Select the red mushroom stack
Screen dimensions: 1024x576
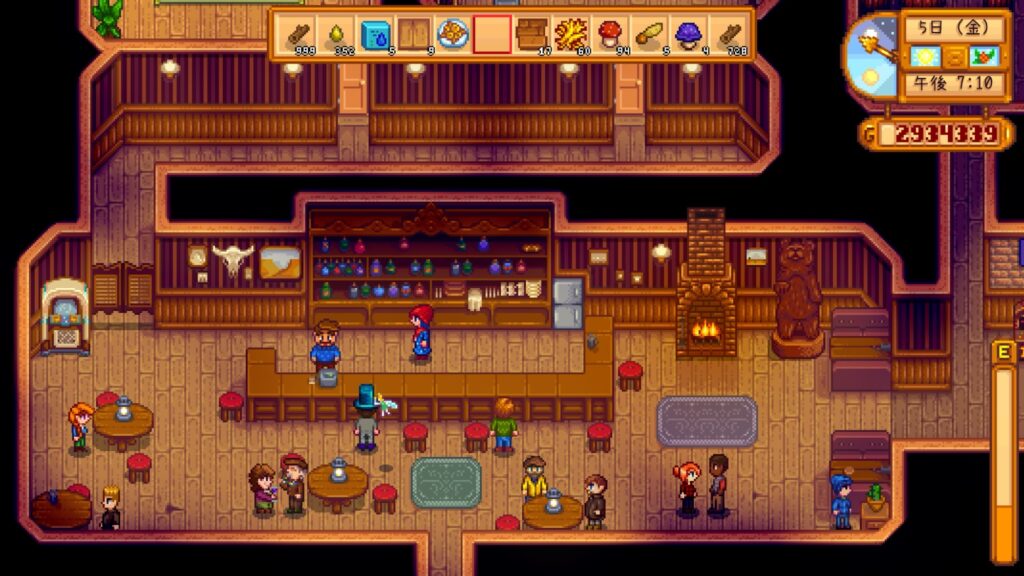coord(609,35)
